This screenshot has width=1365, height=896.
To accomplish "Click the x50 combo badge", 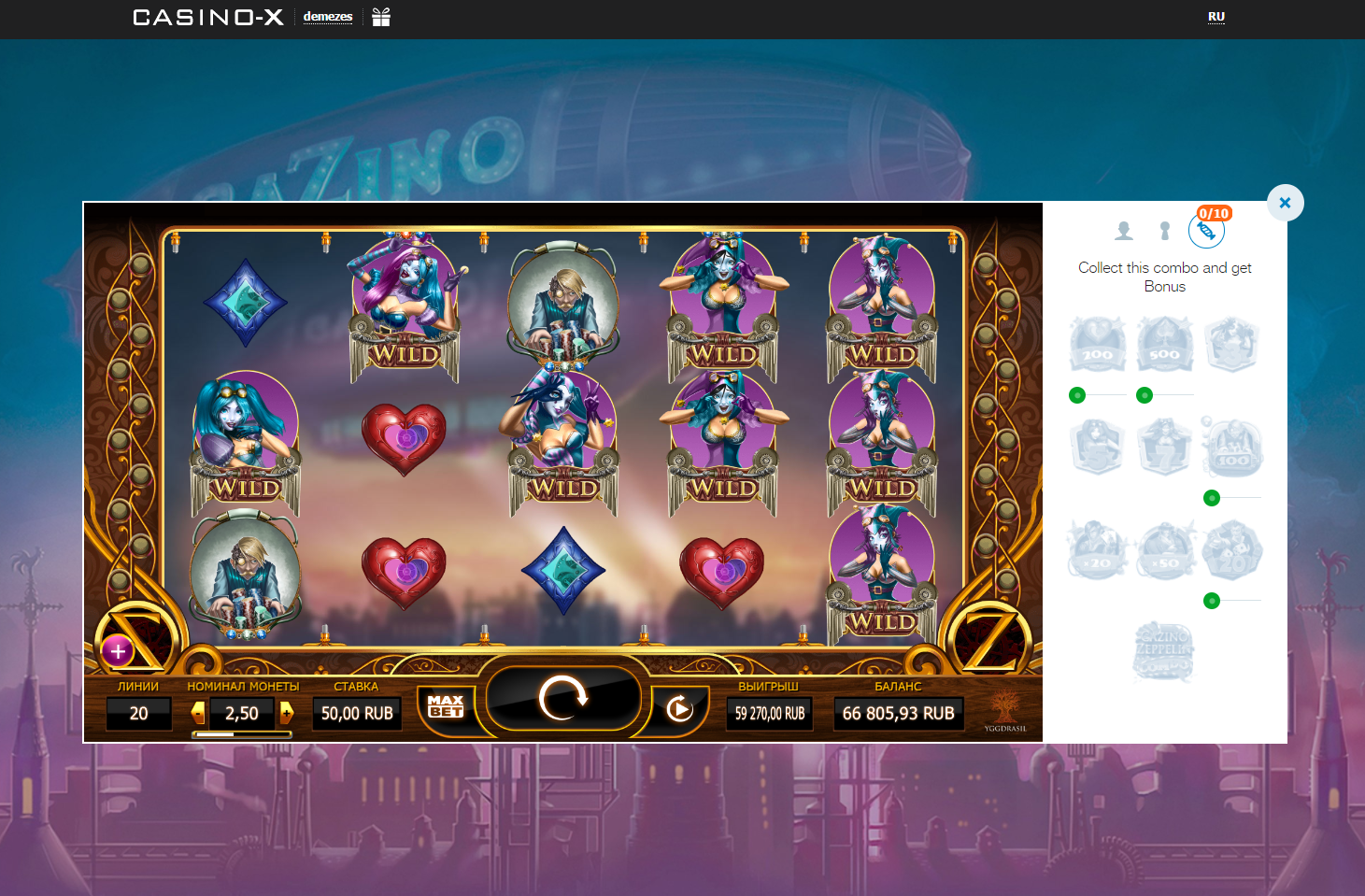I will coord(1164,549).
